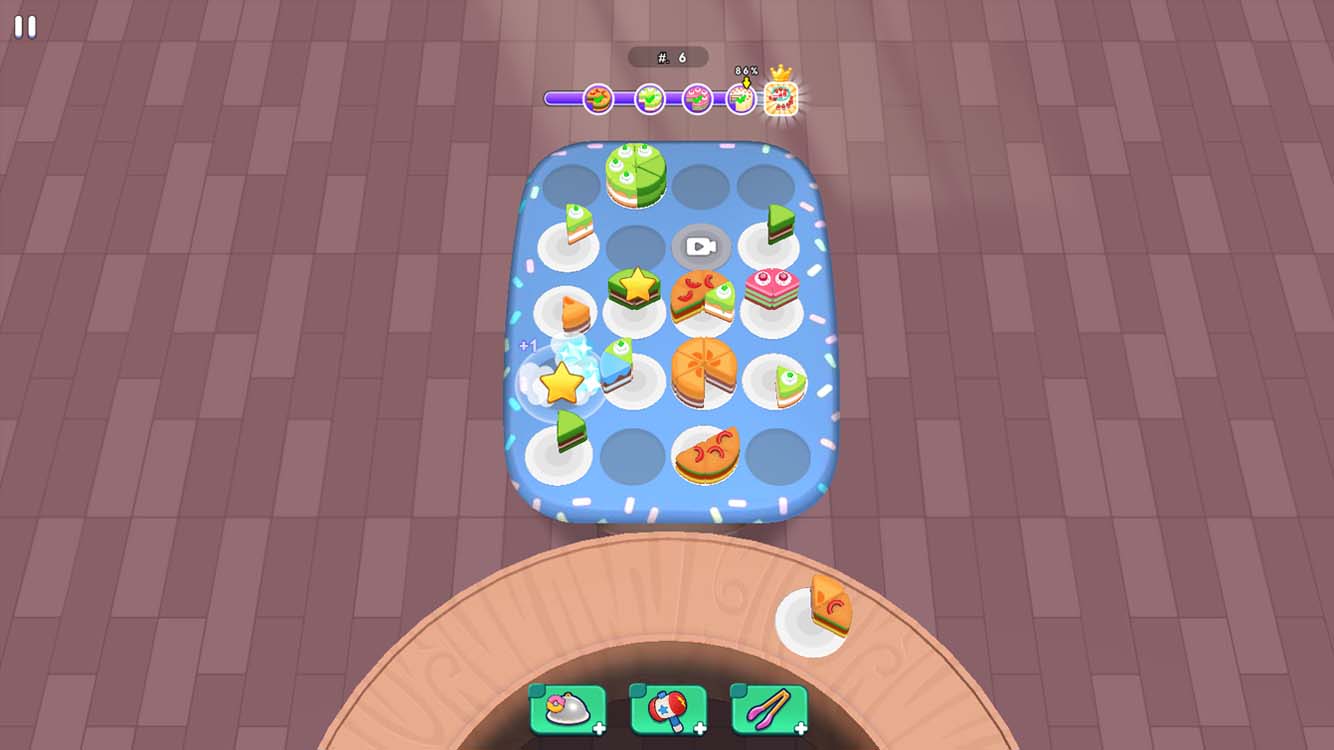Tap the level number 6 banner
The height and width of the screenshot is (750, 1334).
[670, 57]
